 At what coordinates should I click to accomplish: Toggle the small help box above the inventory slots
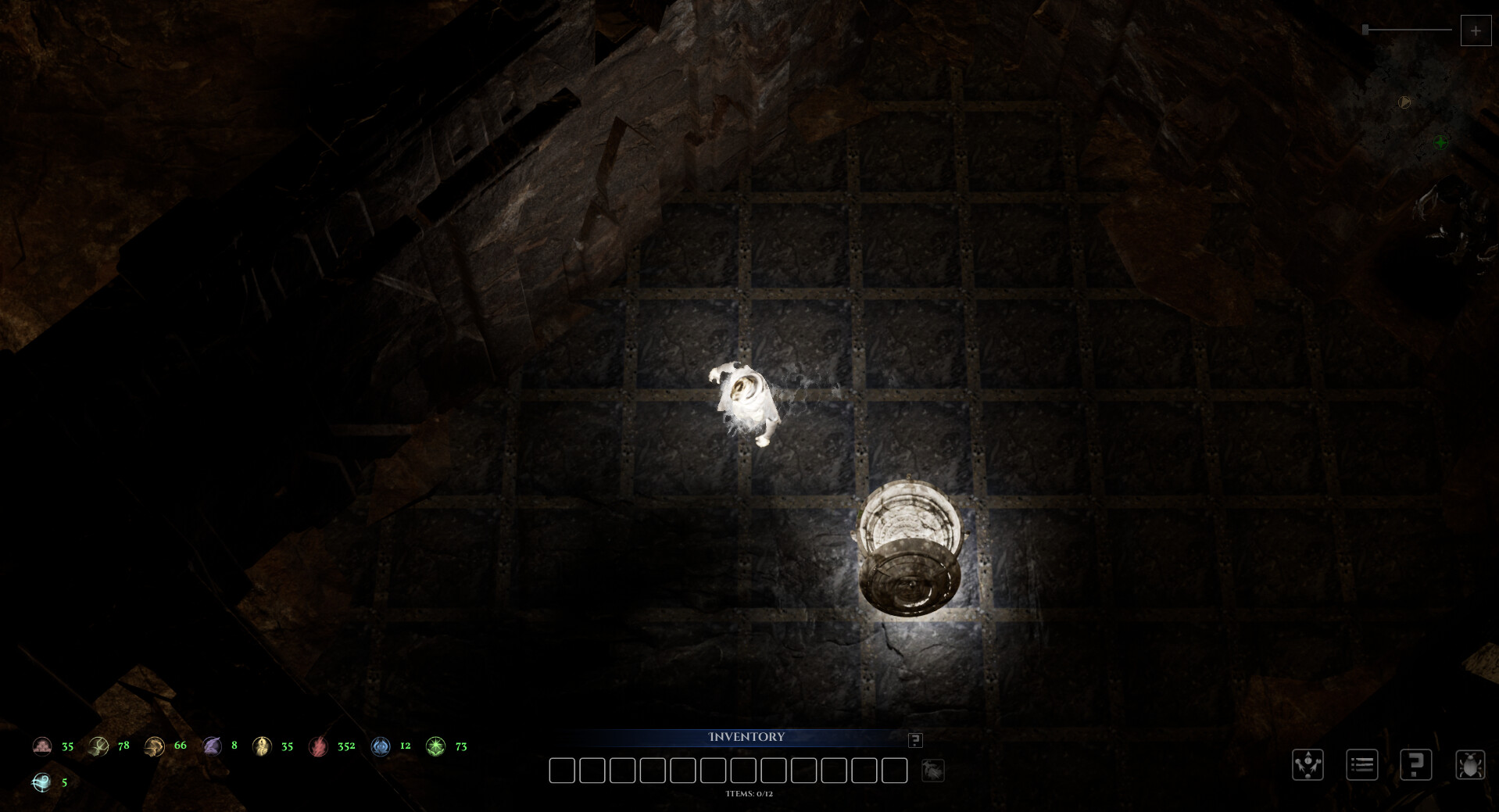pyautogui.click(x=914, y=739)
